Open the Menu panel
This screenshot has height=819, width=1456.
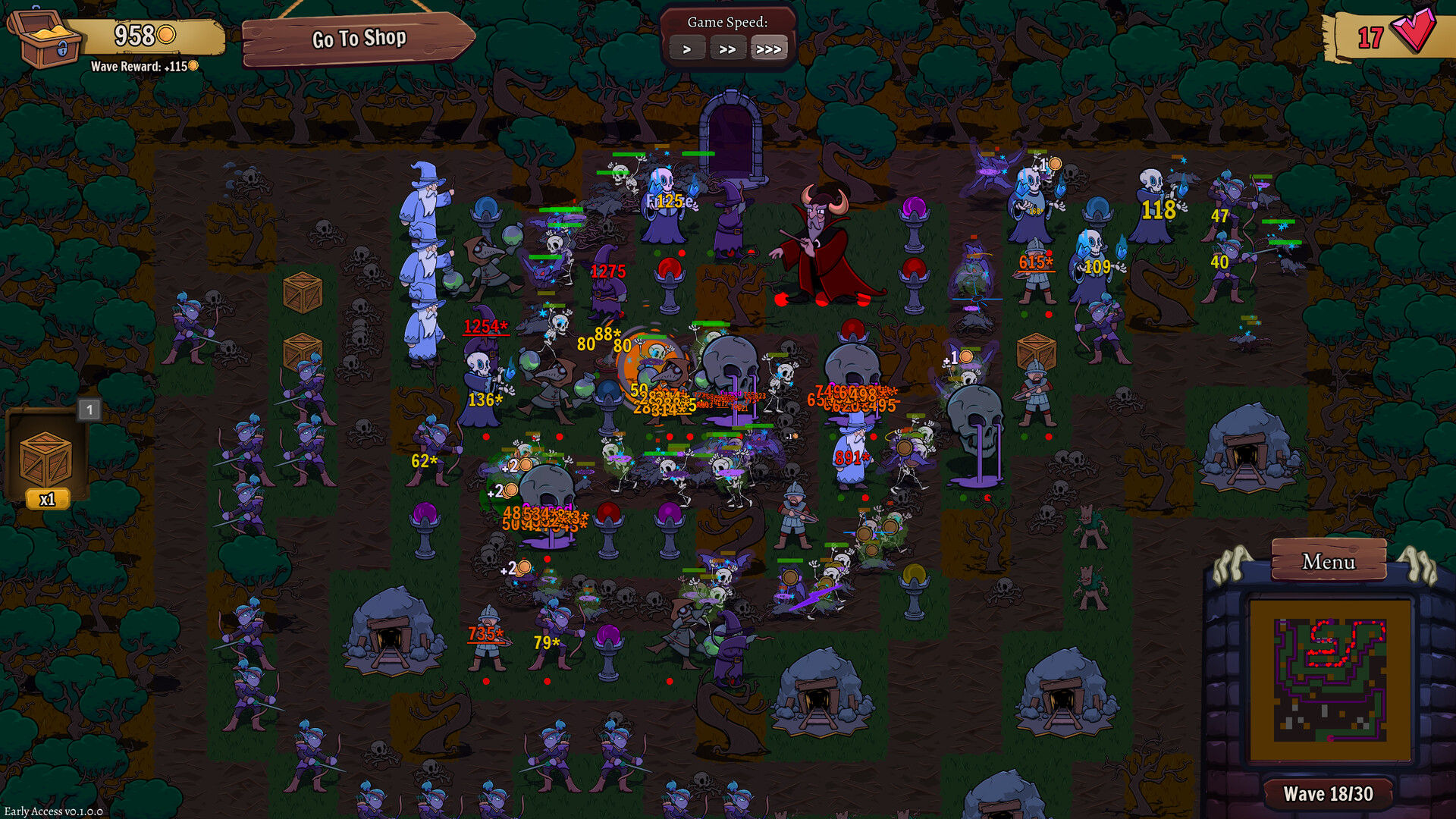point(1329,562)
